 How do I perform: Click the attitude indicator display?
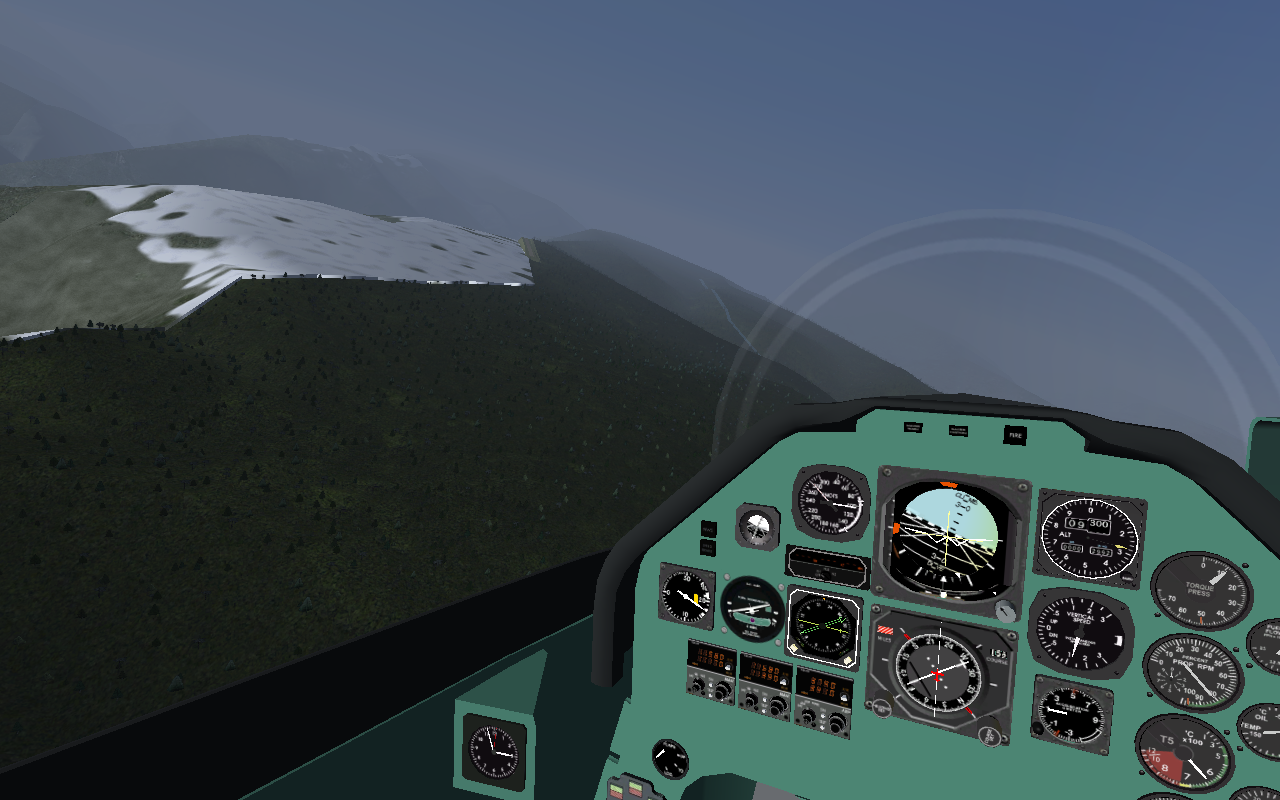click(947, 537)
